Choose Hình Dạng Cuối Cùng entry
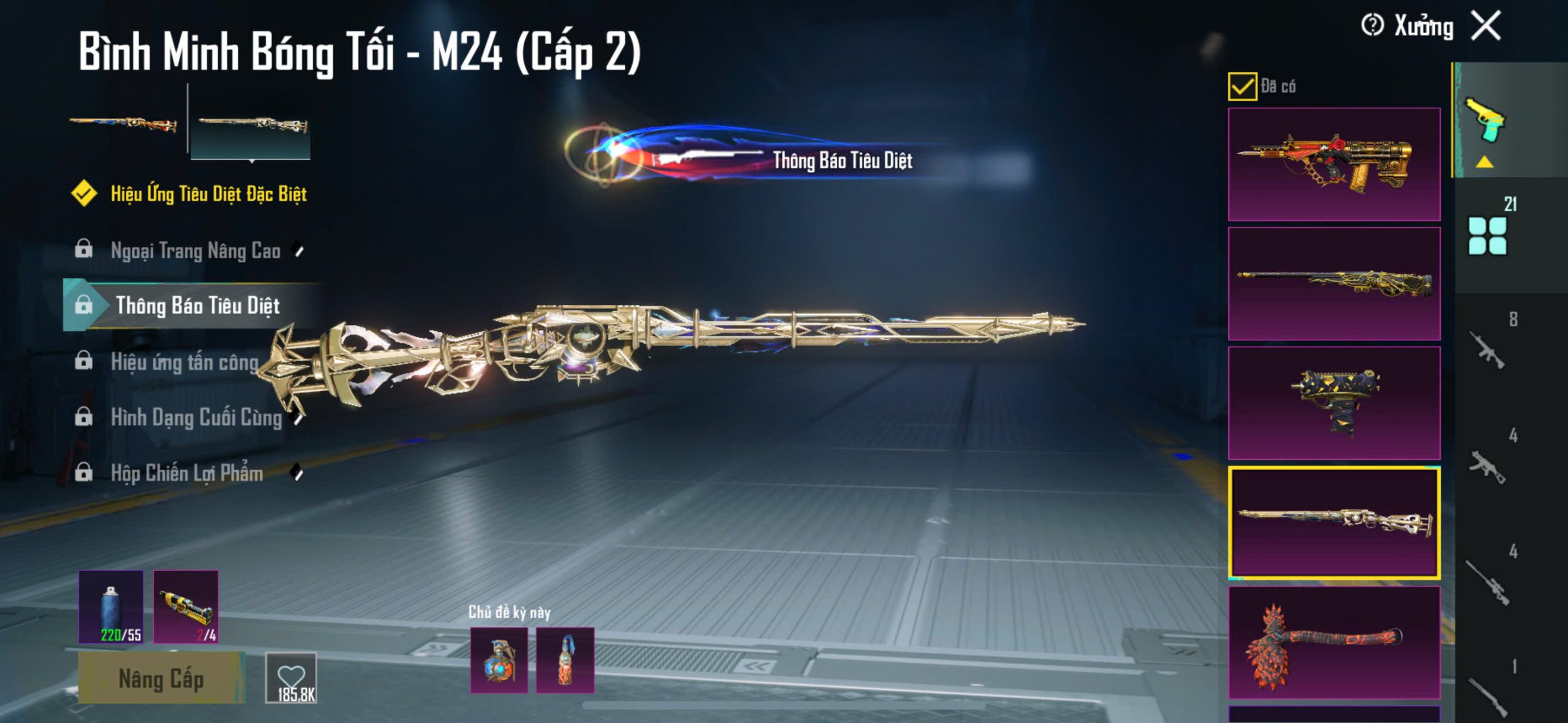This screenshot has width=1568, height=723. [x=196, y=418]
